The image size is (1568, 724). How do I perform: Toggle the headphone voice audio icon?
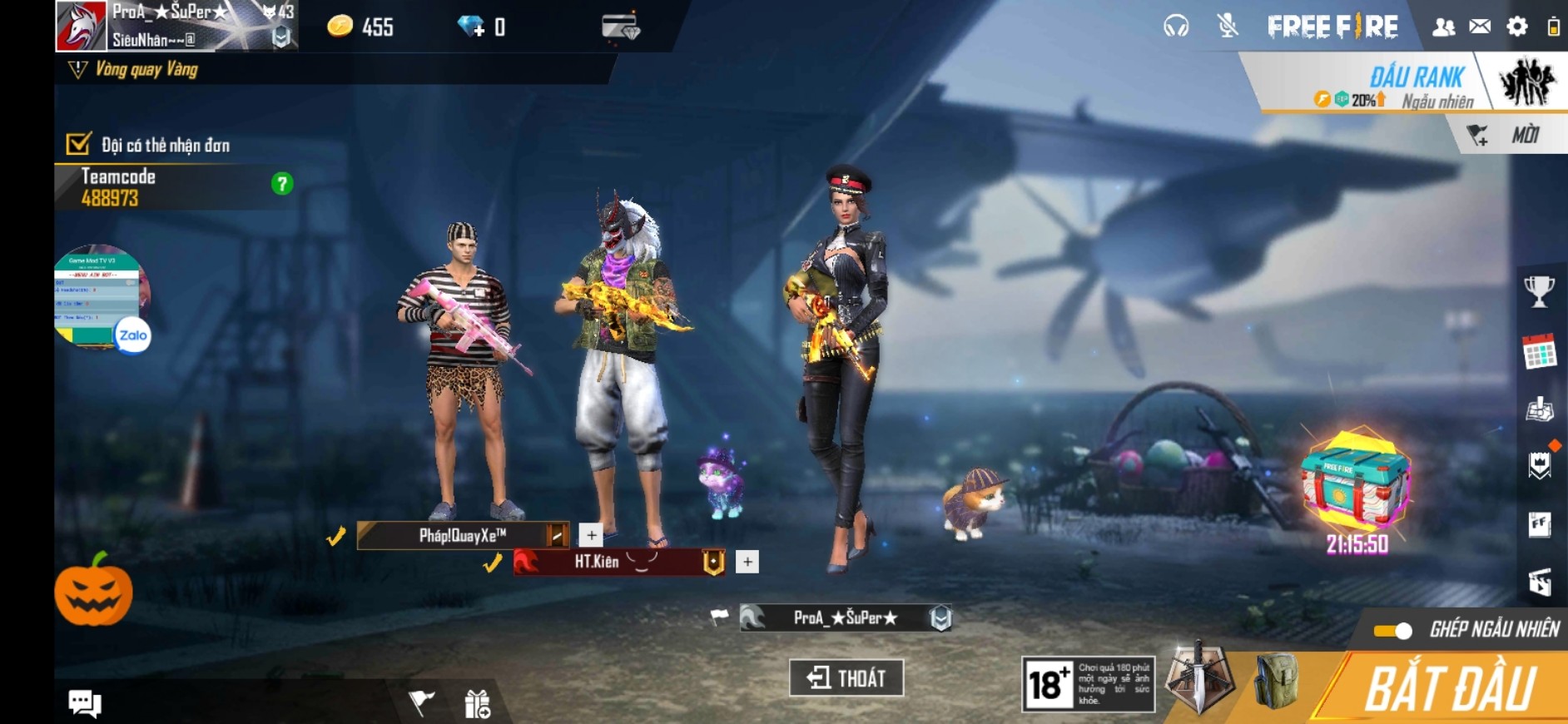(1176, 27)
